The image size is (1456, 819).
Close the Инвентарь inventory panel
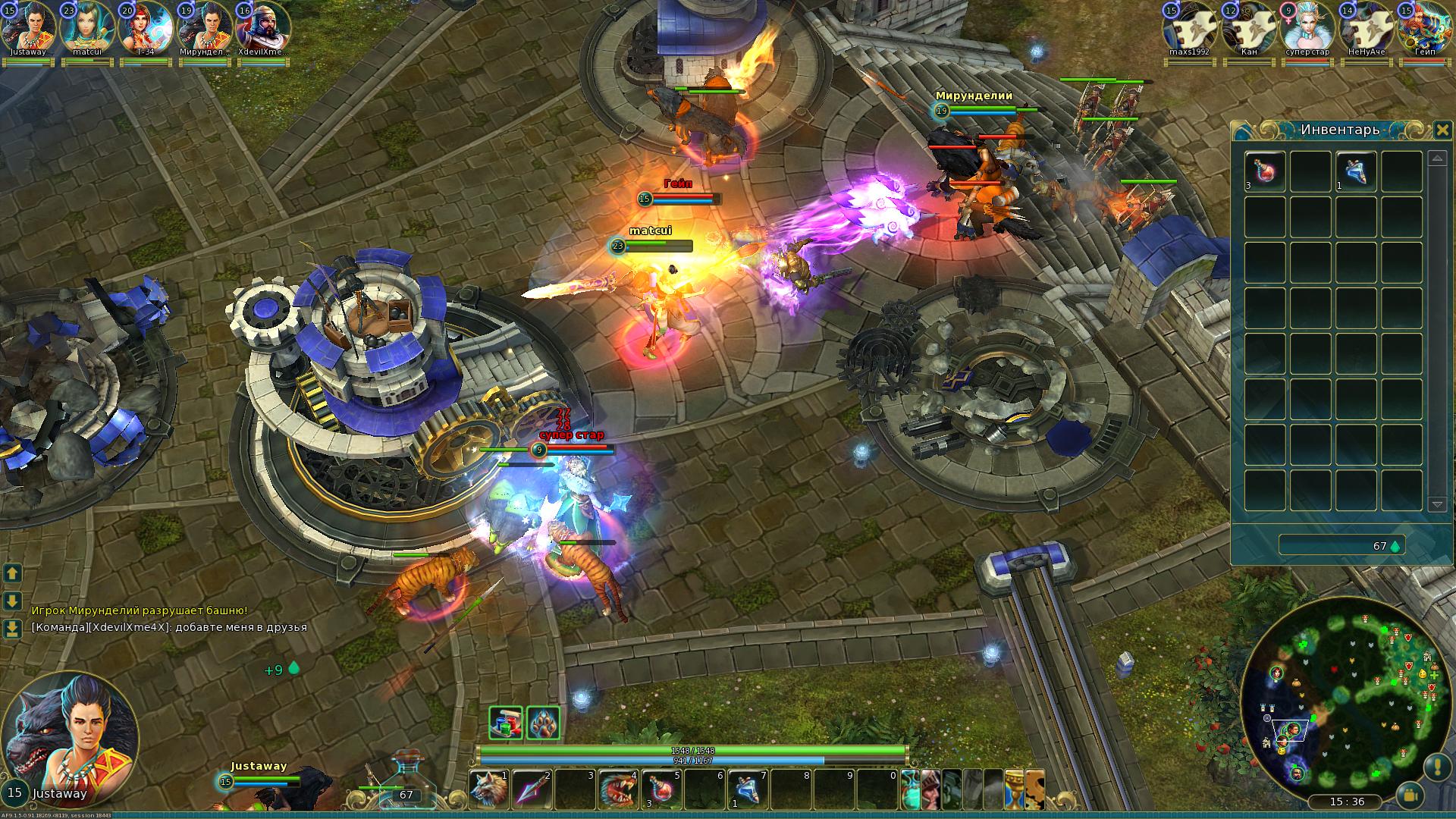pyautogui.click(x=1442, y=130)
